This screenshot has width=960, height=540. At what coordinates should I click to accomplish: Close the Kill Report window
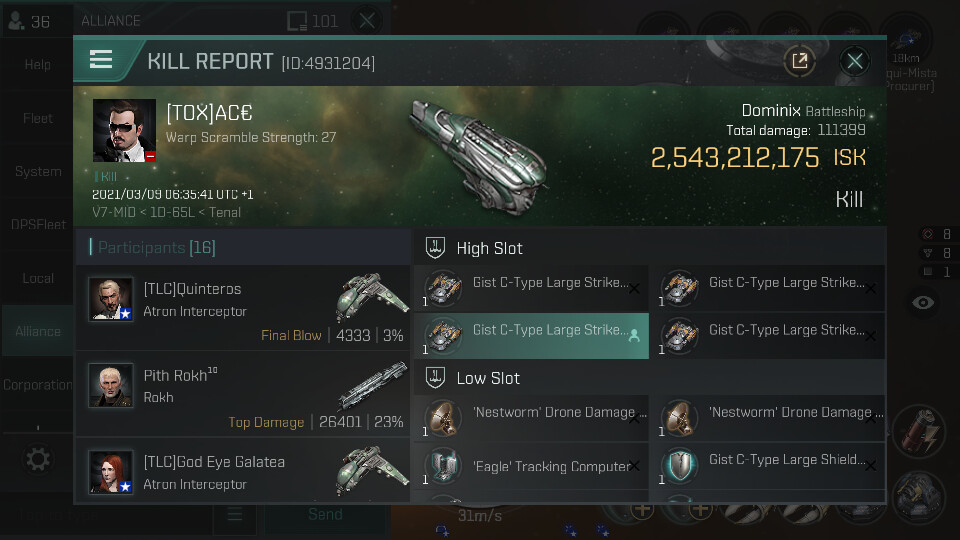(x=854, y=61)
